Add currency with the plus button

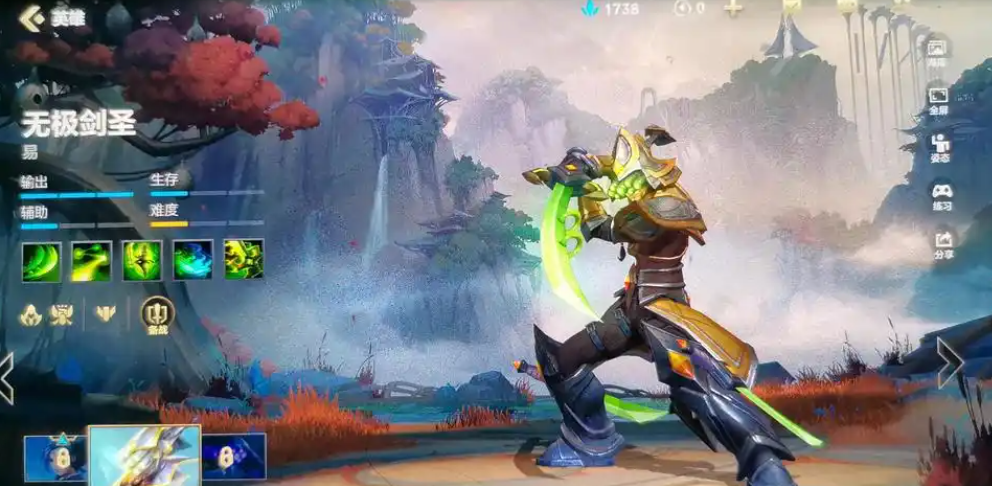click(x=733, y=8)
